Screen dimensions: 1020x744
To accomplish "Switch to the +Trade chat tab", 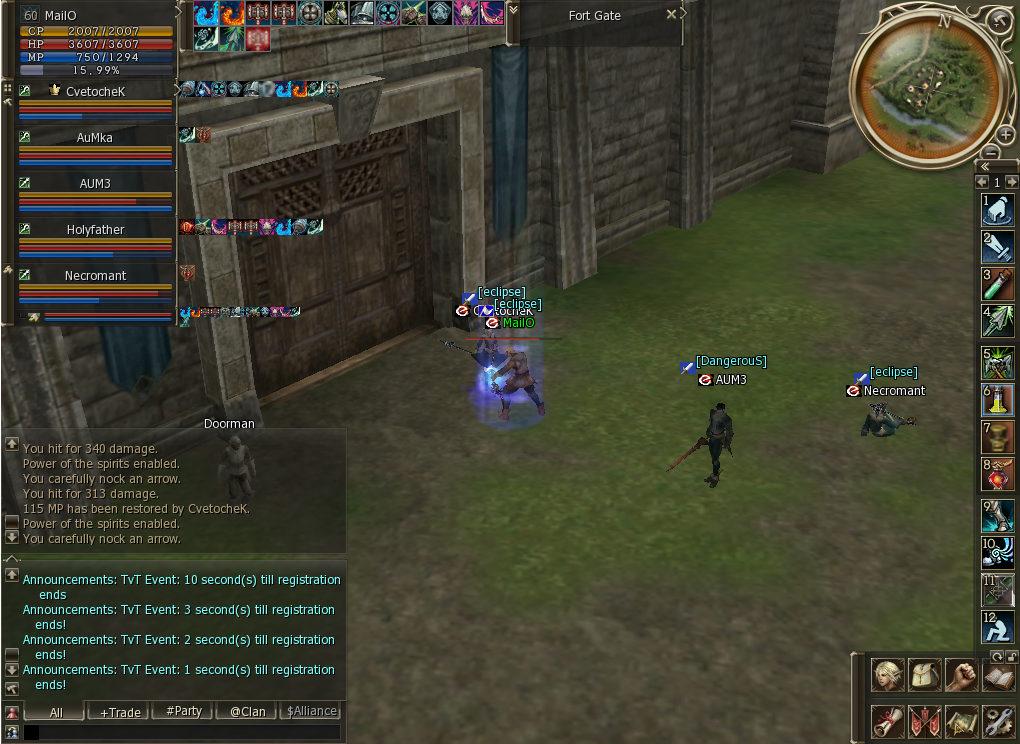I will pos(120,712).
